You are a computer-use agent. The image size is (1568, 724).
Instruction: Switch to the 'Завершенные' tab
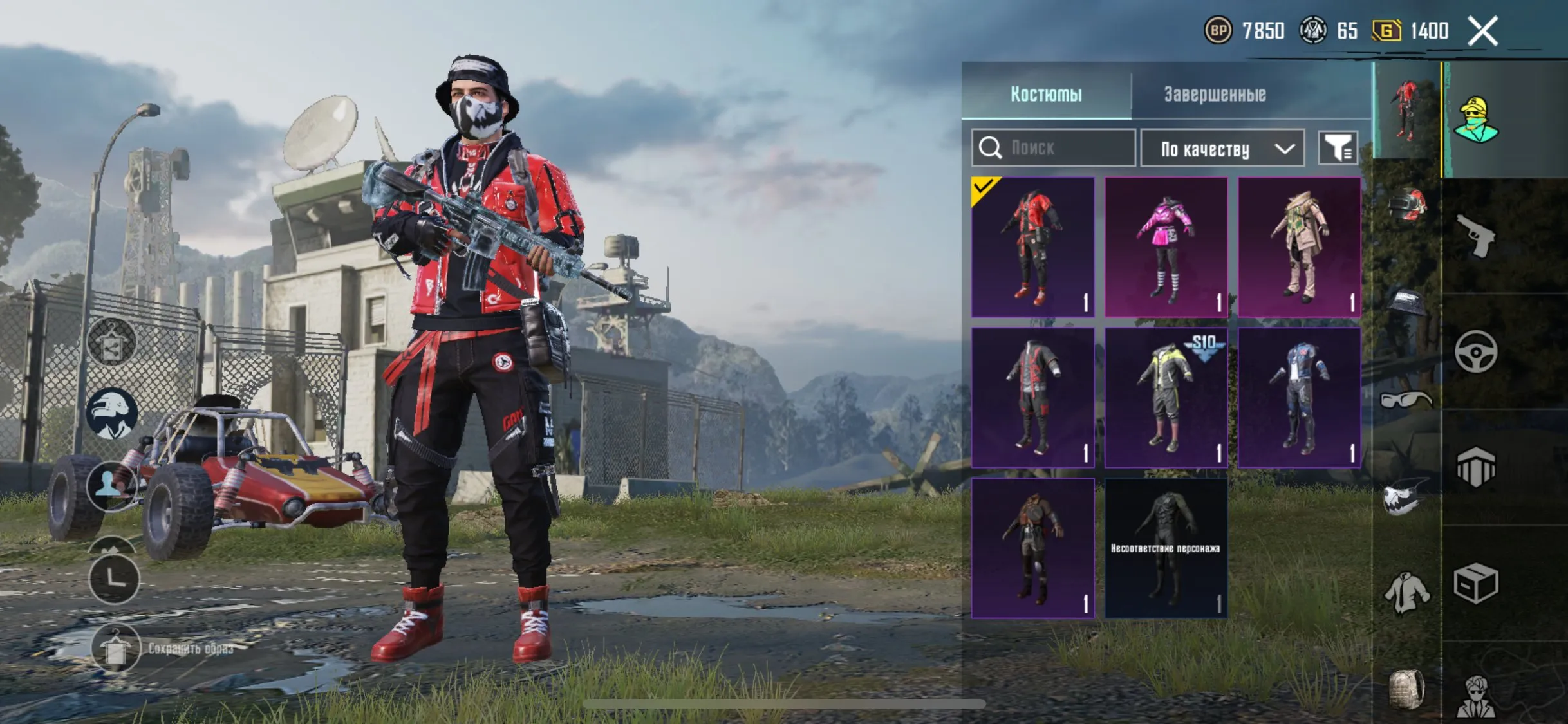[x=1215, y=94]
